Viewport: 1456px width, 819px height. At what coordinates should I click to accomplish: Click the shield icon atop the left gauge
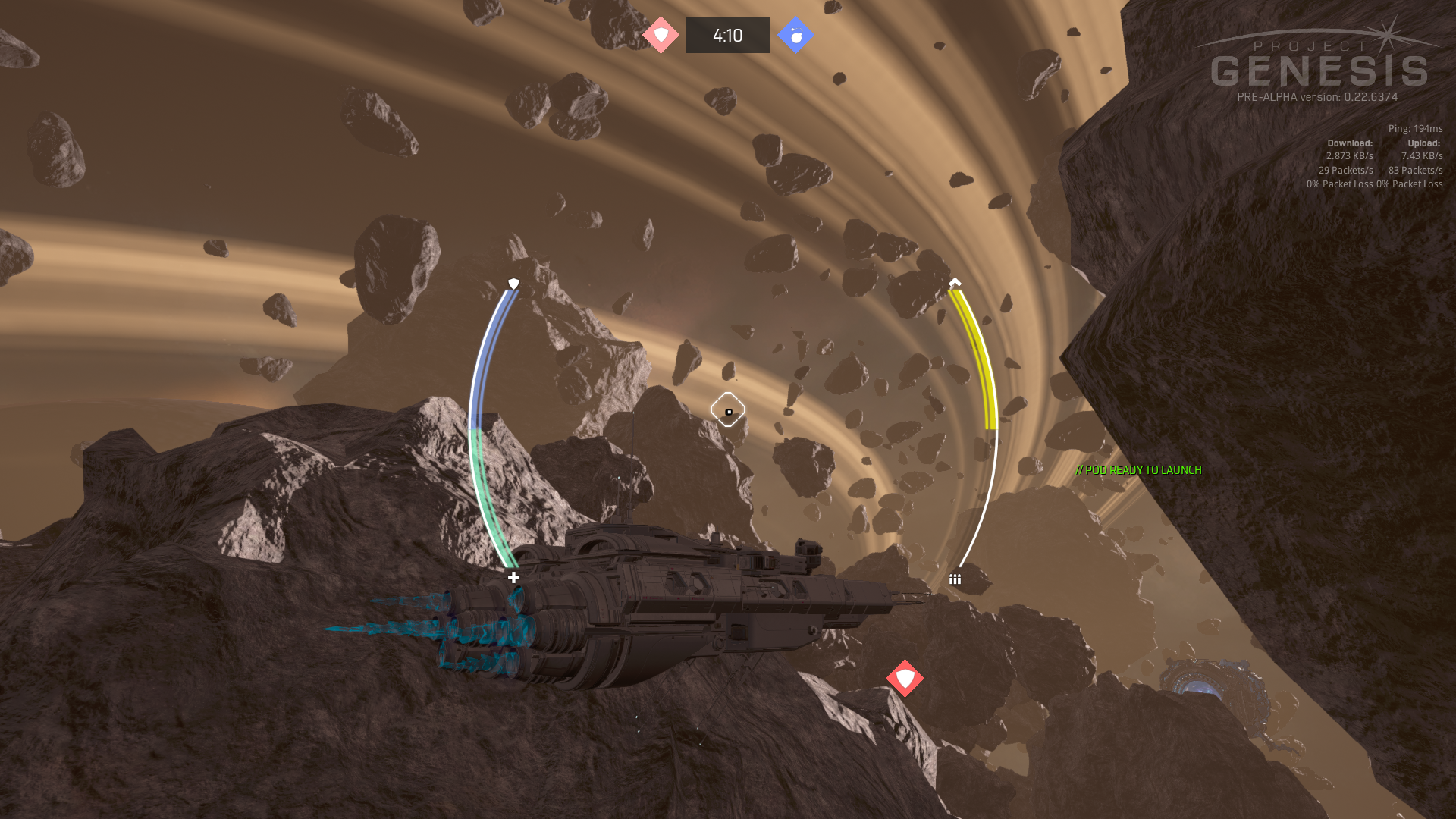(x=513, y=284)
